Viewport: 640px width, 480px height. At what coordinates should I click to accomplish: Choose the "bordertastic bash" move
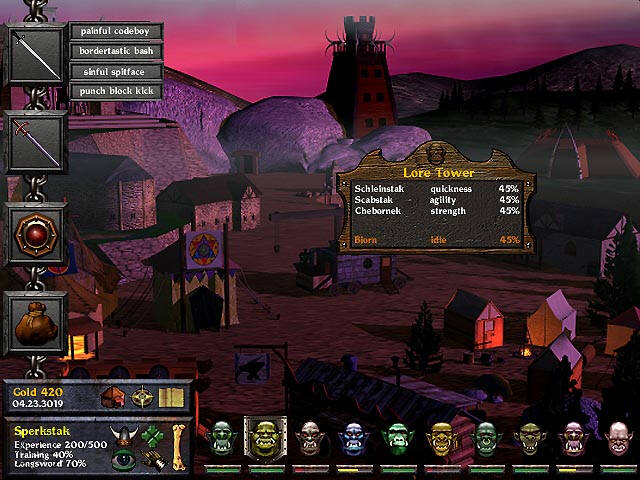click(116, 51)
